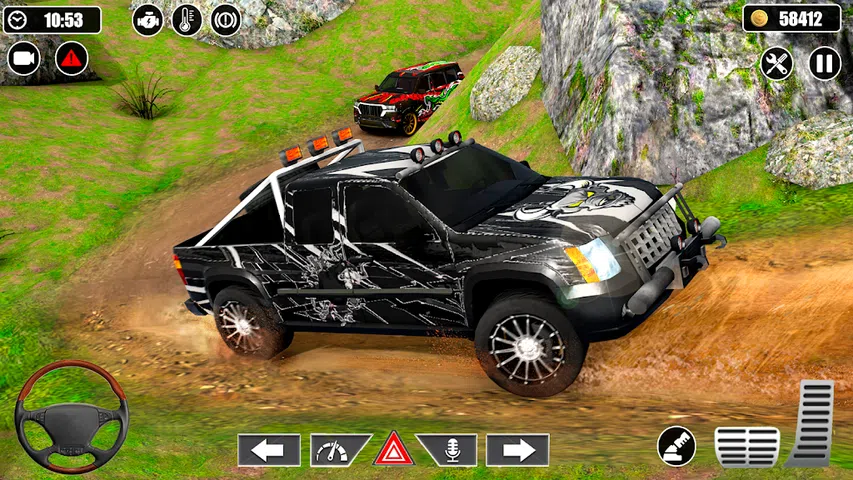Switch the camera view

pyautogui.click(x=24, y=58)
